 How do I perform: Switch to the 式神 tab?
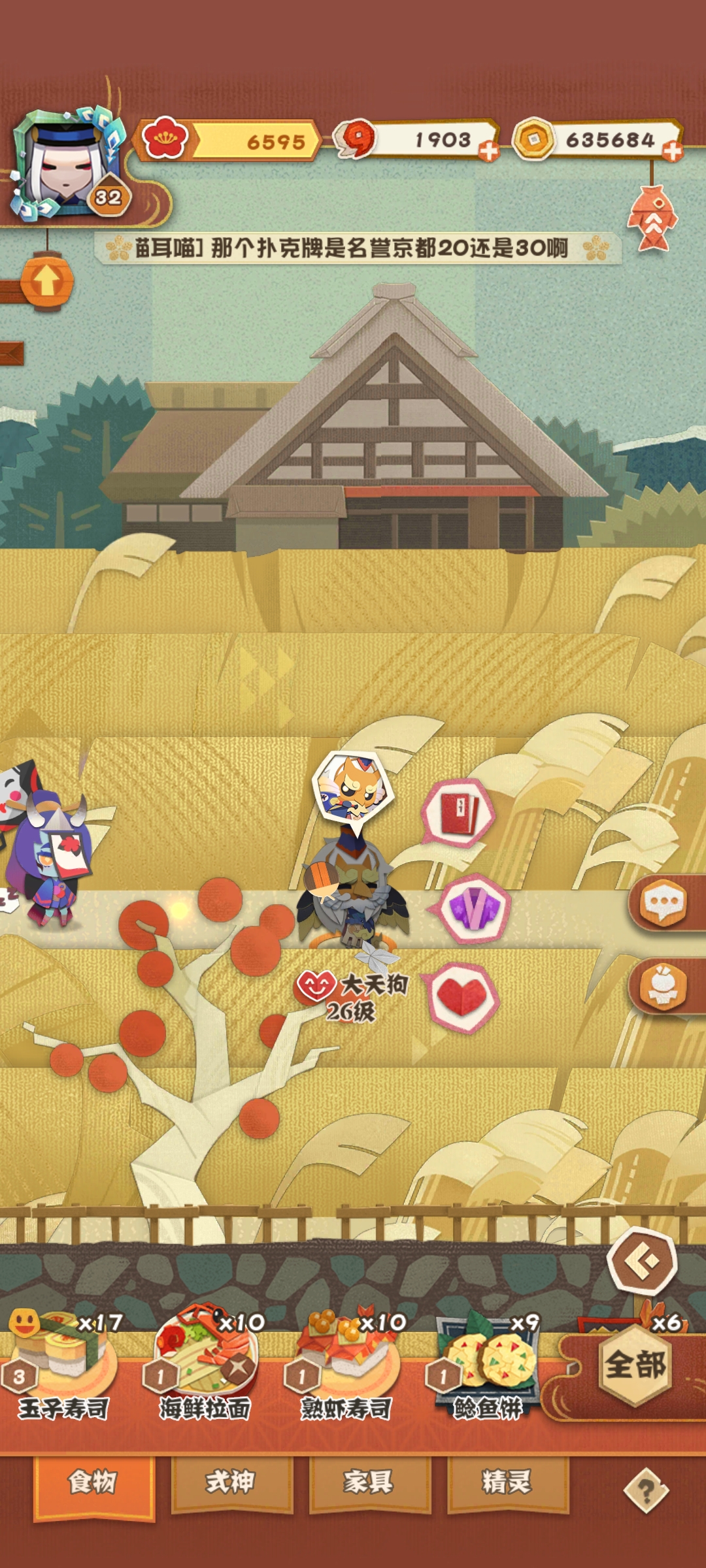pyautogui.click(x=231, y=1482)
